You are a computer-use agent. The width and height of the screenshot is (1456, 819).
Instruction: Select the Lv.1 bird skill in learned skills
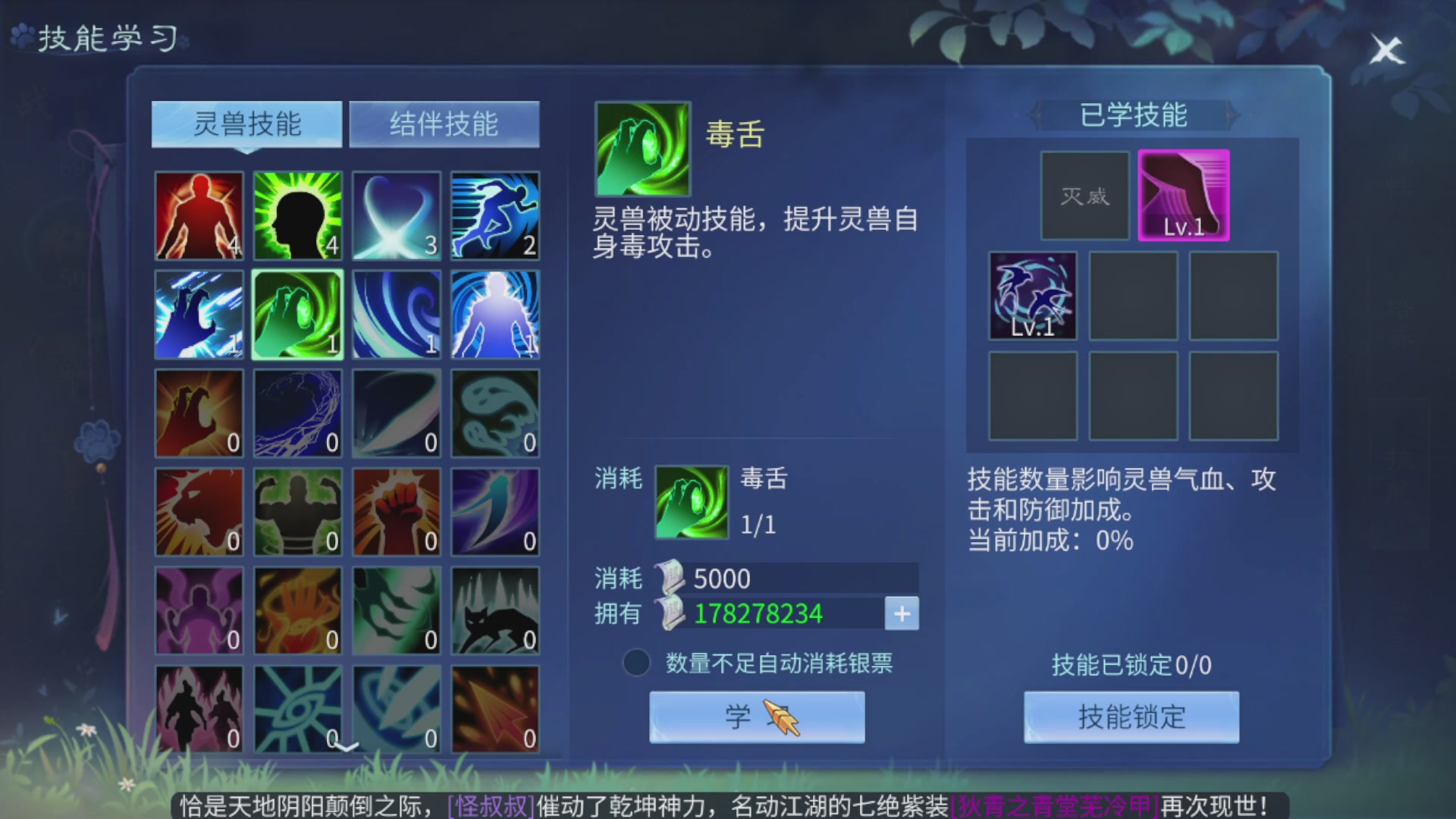pos(1033,296)
